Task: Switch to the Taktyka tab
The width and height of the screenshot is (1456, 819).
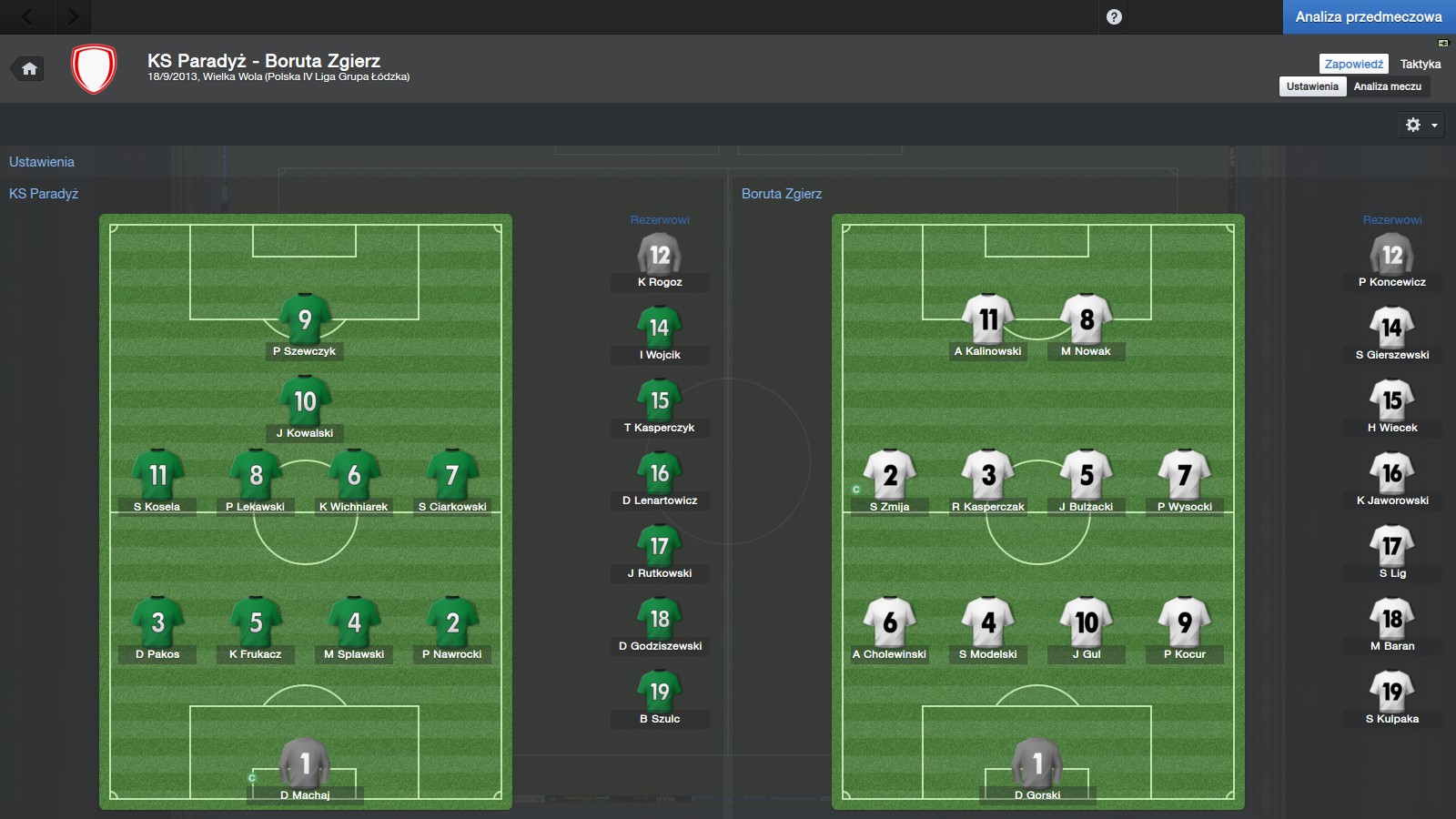Action: tap(1420, 64)
